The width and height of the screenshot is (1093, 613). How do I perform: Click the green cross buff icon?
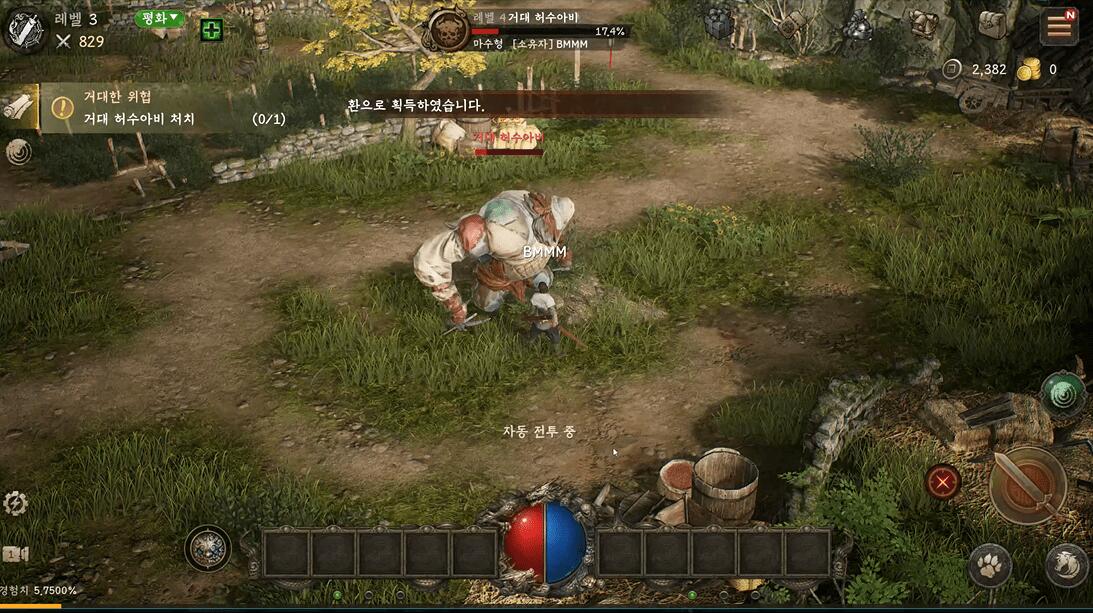coord(211,30)
